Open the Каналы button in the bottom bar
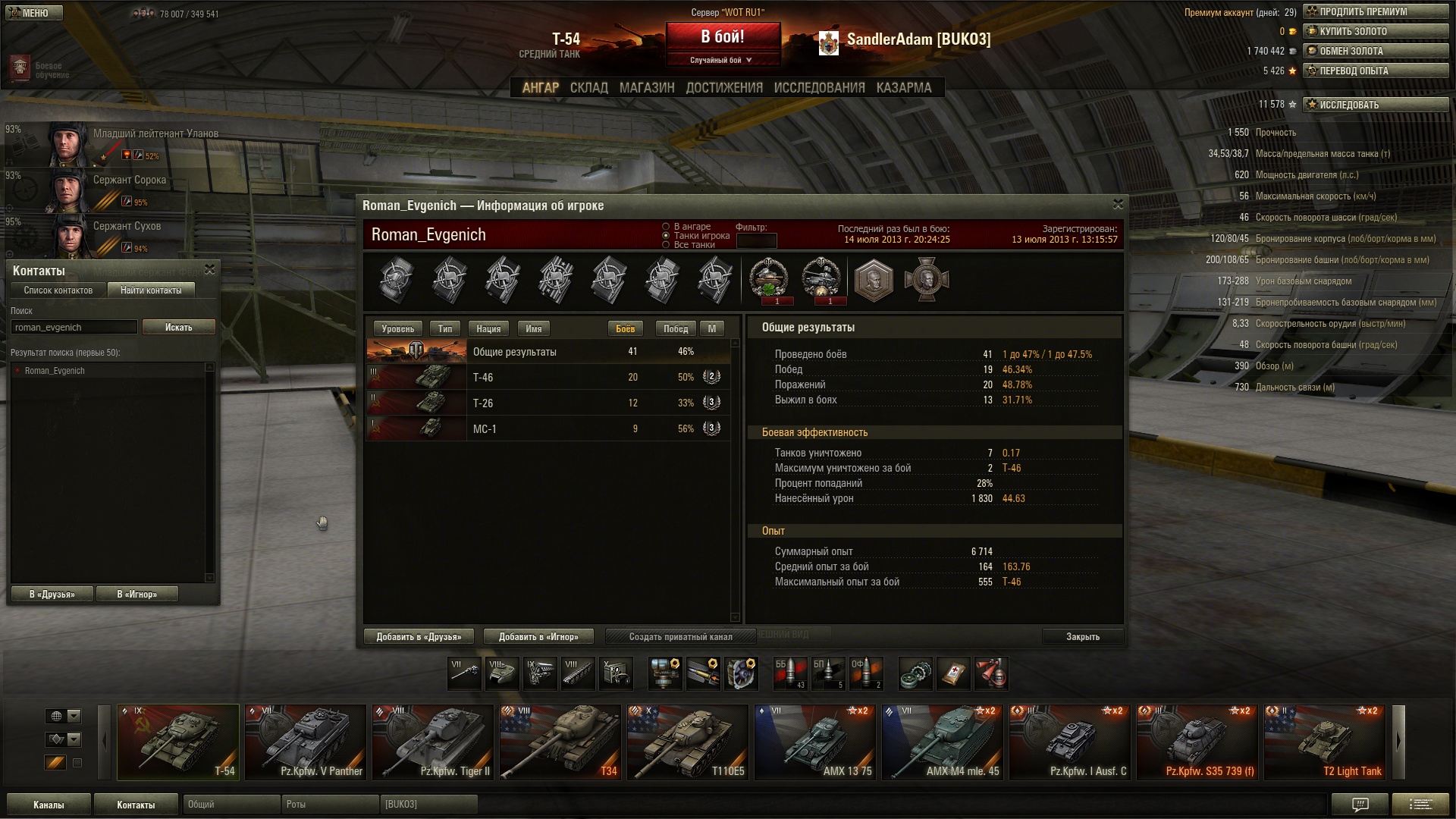Image resolution: width=1456 pixels, height=819 pixels. click(49, 805)
